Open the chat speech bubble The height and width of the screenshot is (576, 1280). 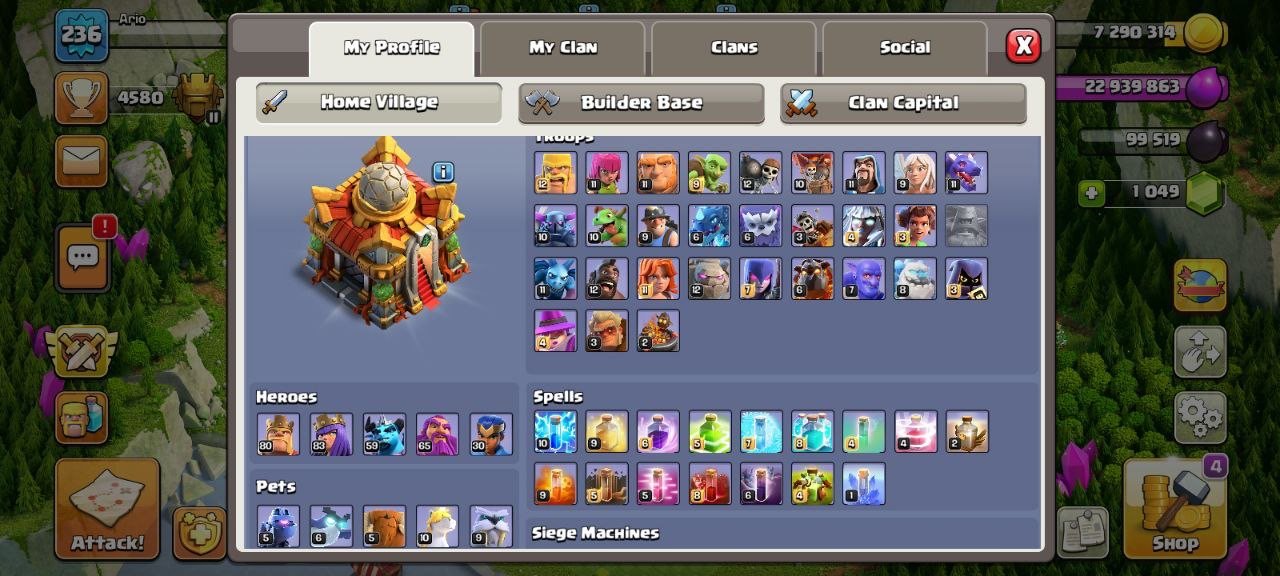82,258
